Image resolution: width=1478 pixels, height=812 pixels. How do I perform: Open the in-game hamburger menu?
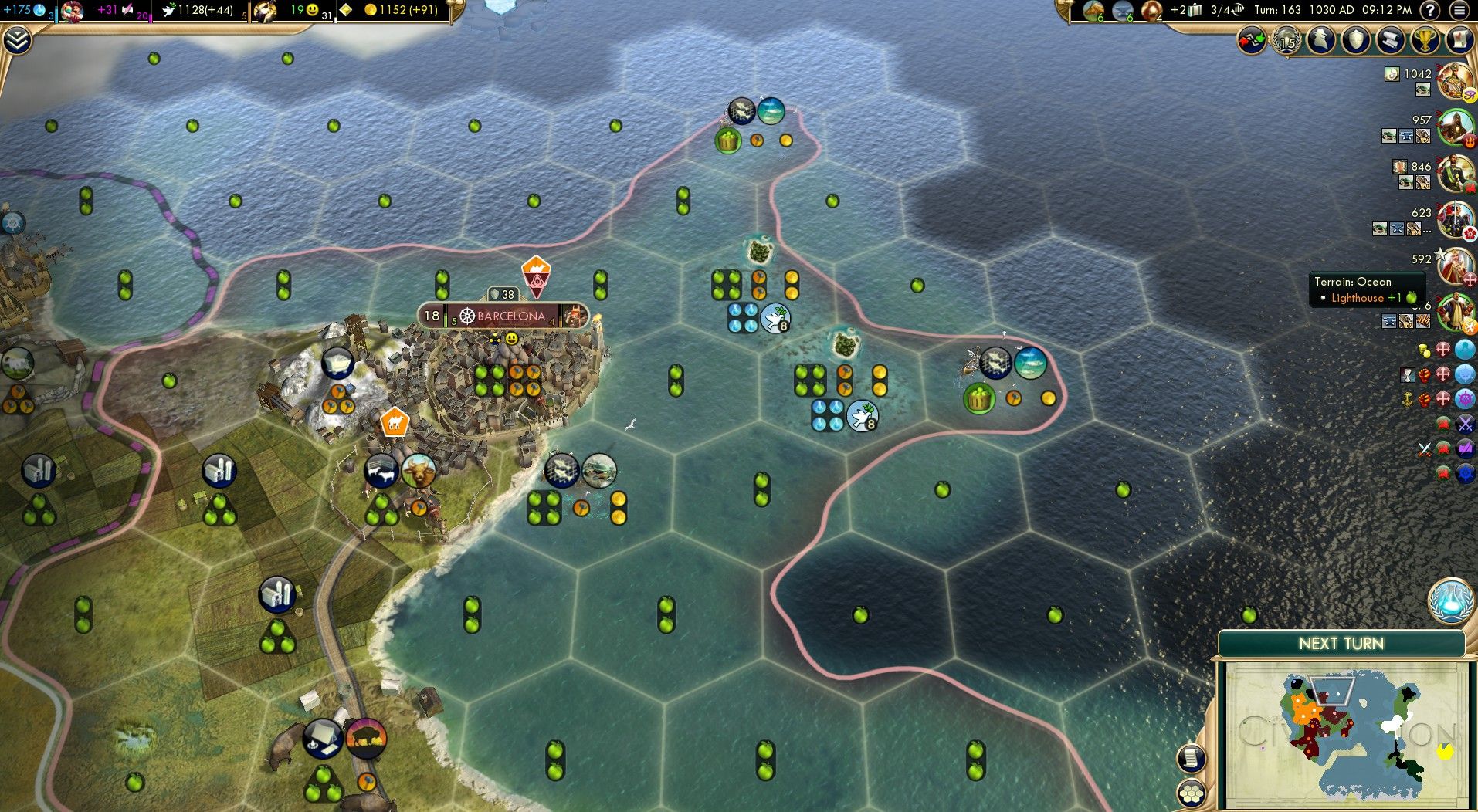click(1459, 10)
